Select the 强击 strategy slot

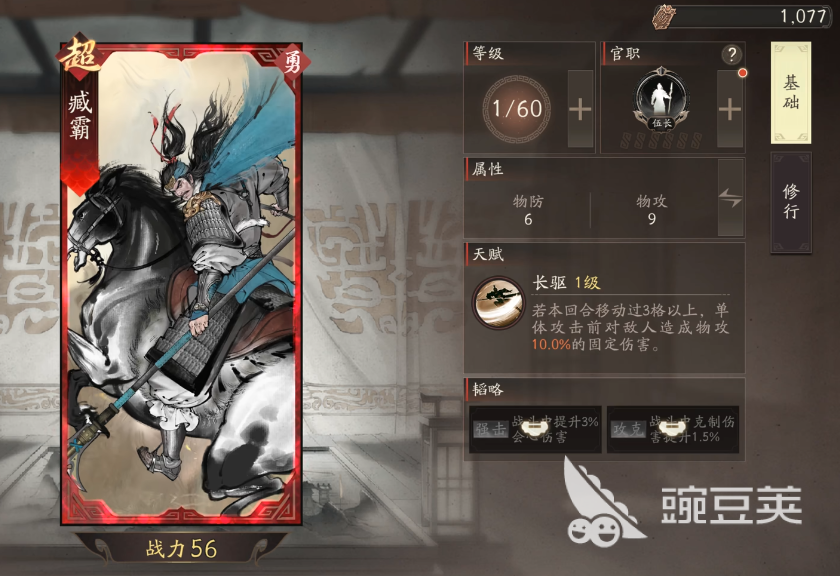pyautogui.click(x=535, y=429)
